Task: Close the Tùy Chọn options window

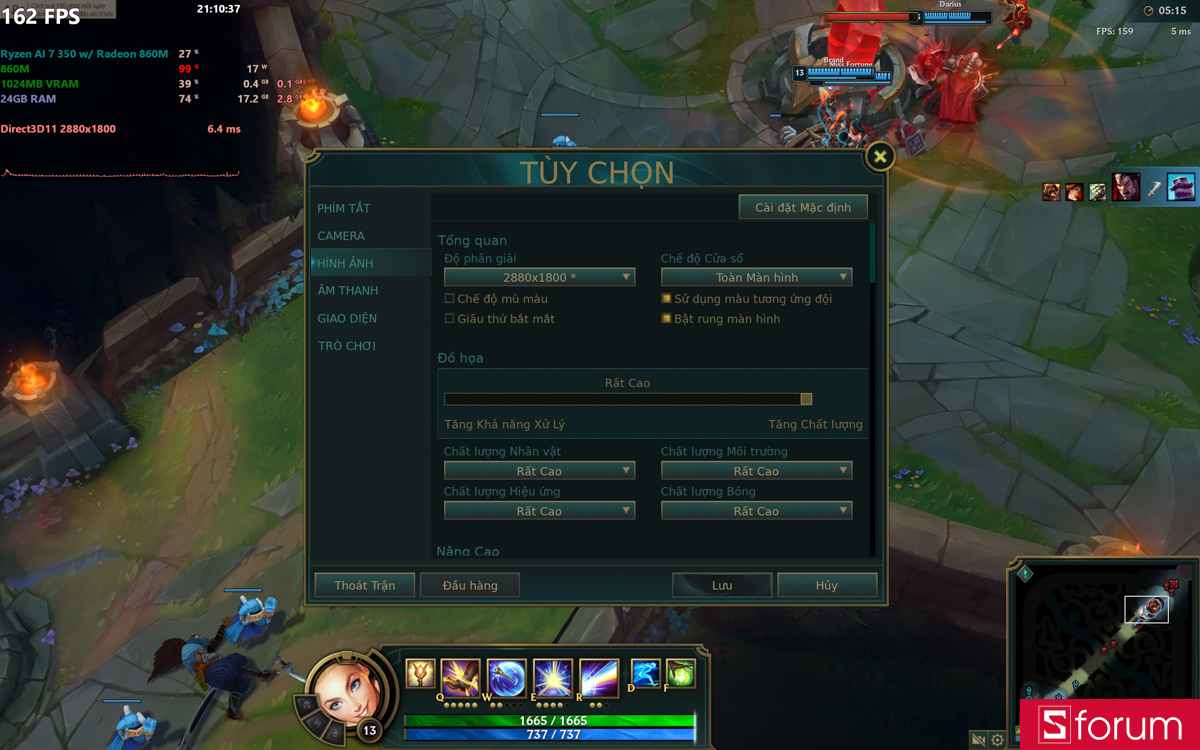Action: [879, 157]
